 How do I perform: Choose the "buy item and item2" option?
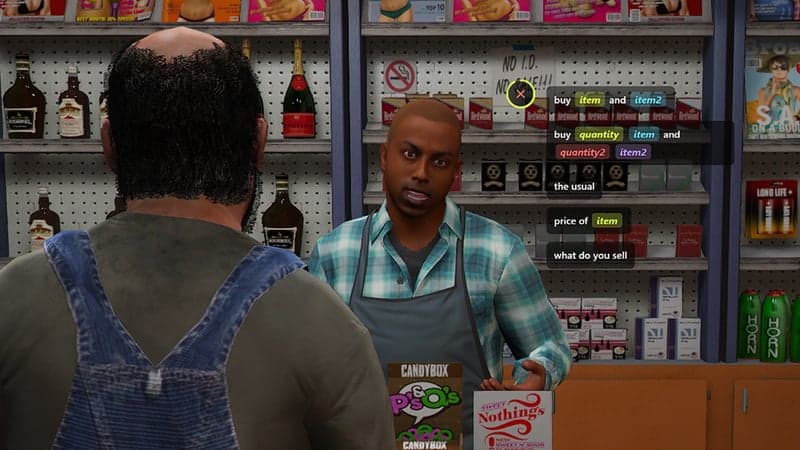(609, 100)
